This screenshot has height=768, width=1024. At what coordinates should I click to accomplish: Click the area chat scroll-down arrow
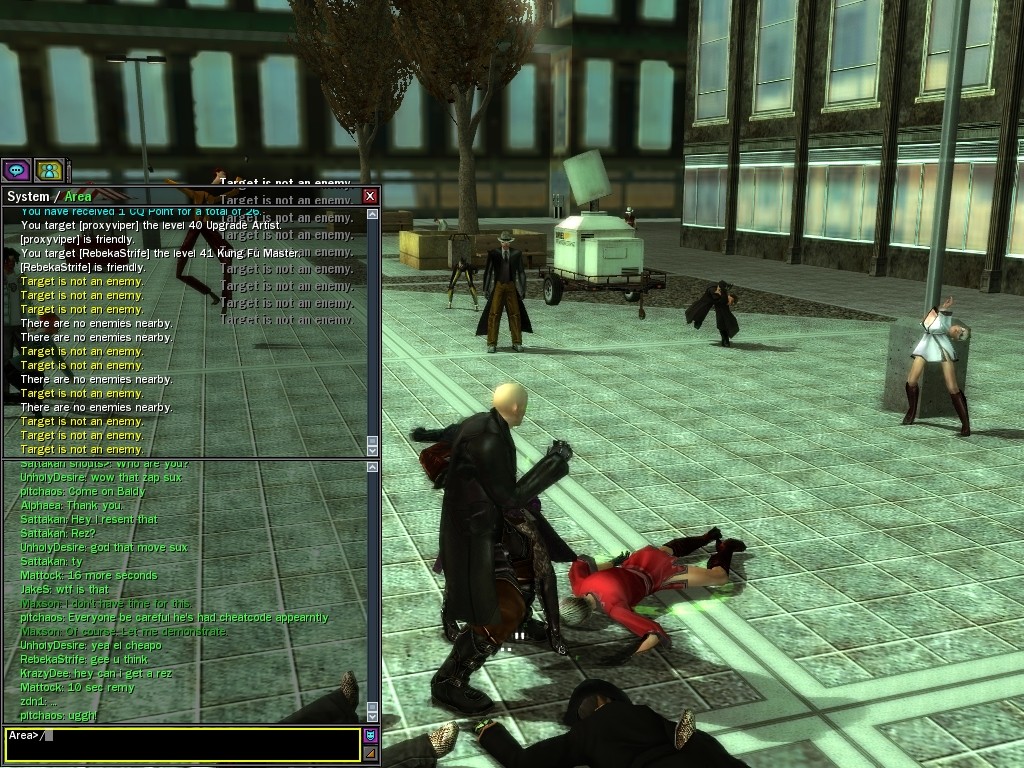click(373, 717)
